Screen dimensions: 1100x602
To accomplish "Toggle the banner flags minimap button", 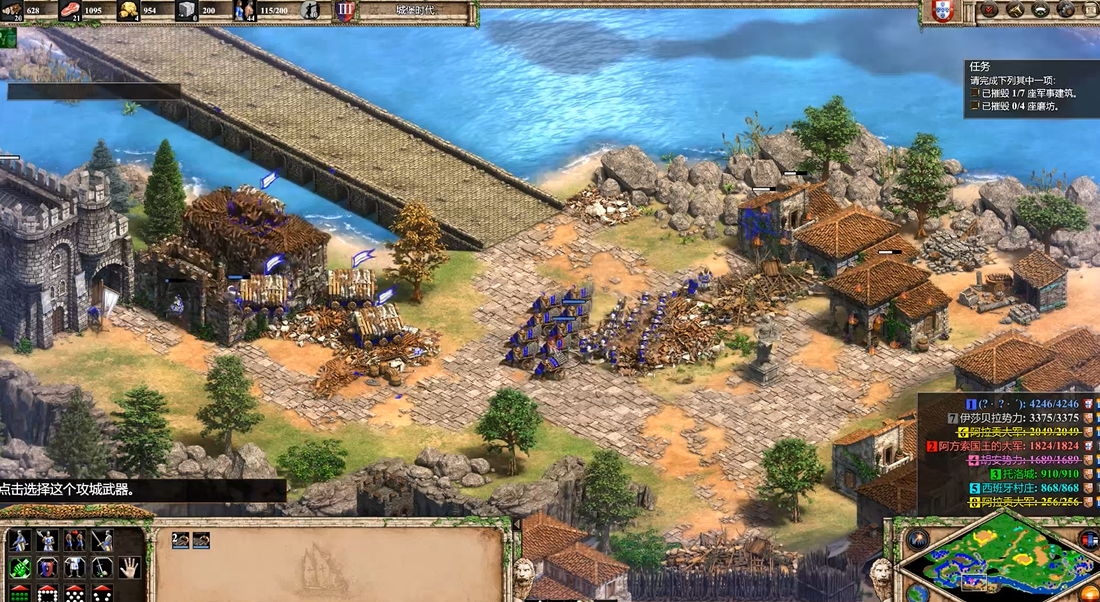I will pos(1089,540).
